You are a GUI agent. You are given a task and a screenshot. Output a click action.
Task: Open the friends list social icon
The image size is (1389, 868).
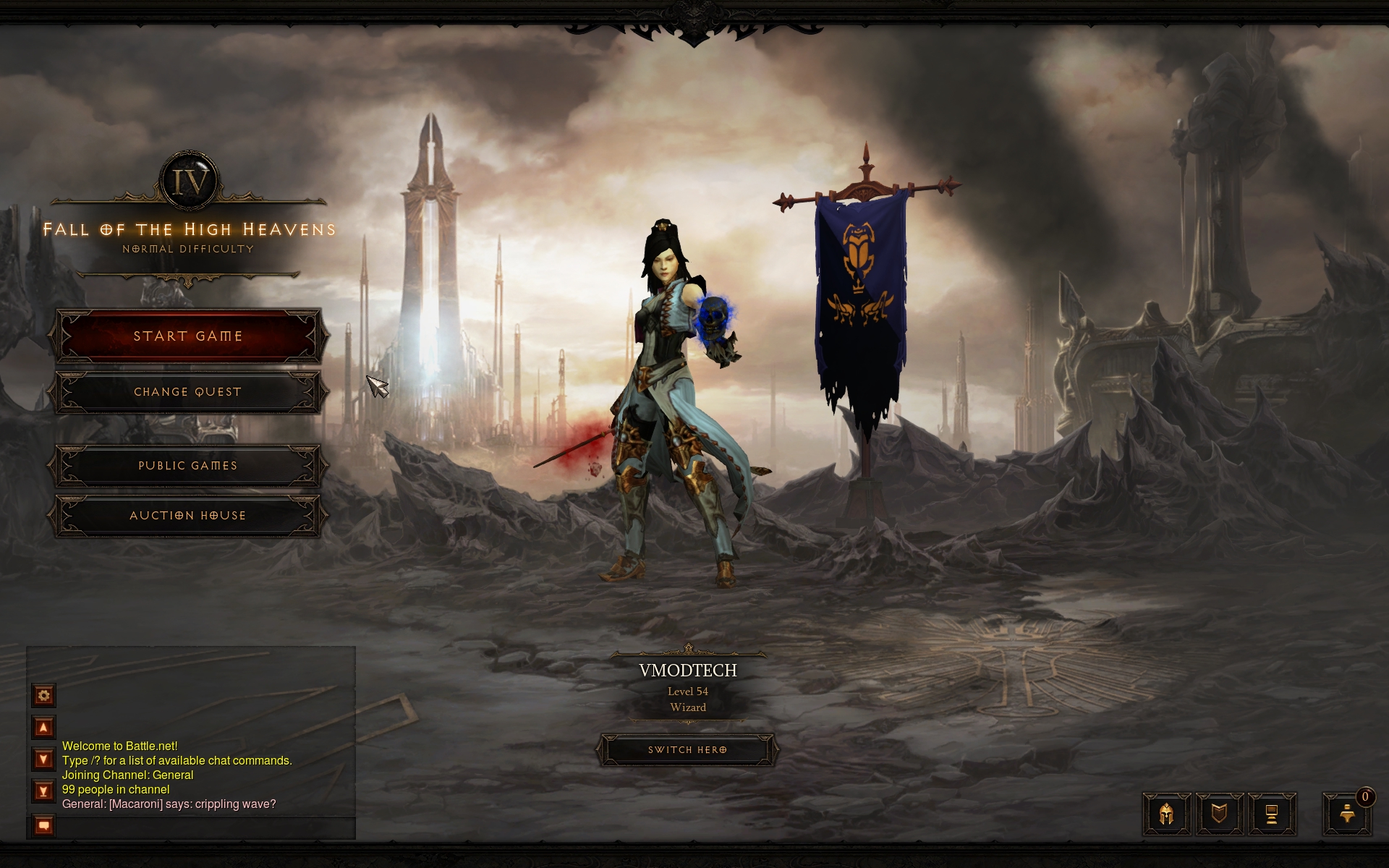point(1347,814)
